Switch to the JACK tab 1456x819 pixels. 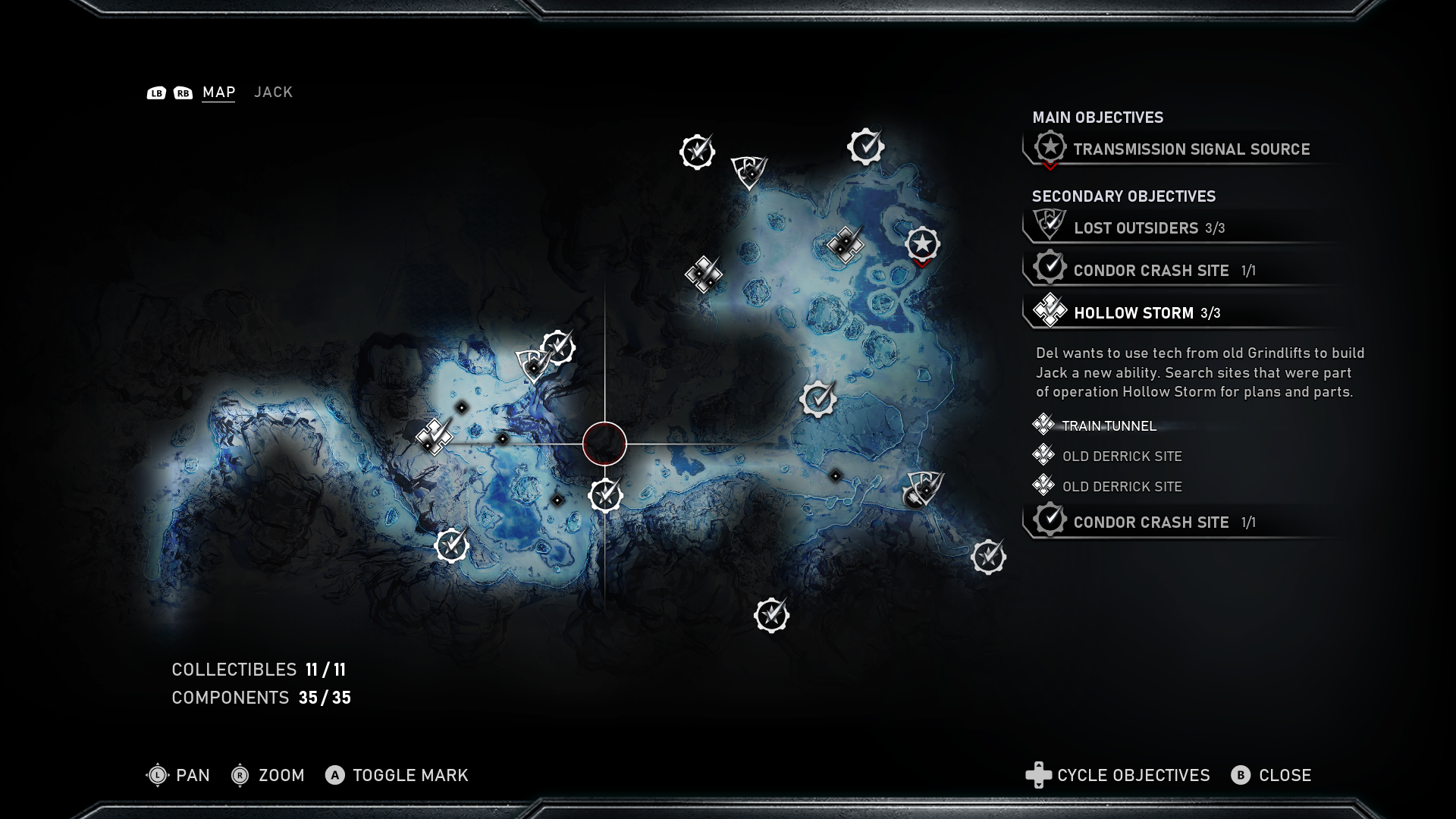273,92
